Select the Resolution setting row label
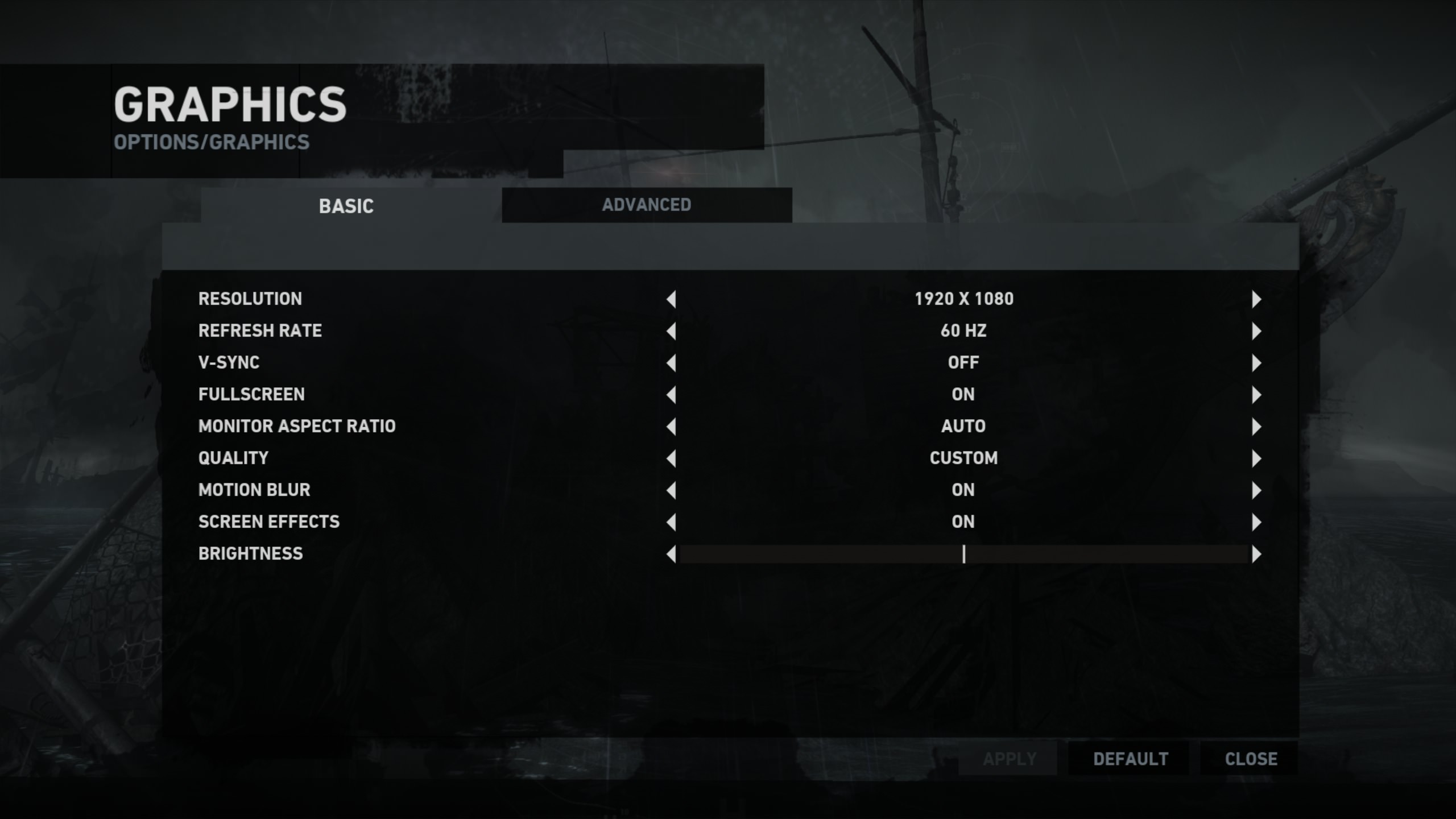1456x819 pixels. 250,299
